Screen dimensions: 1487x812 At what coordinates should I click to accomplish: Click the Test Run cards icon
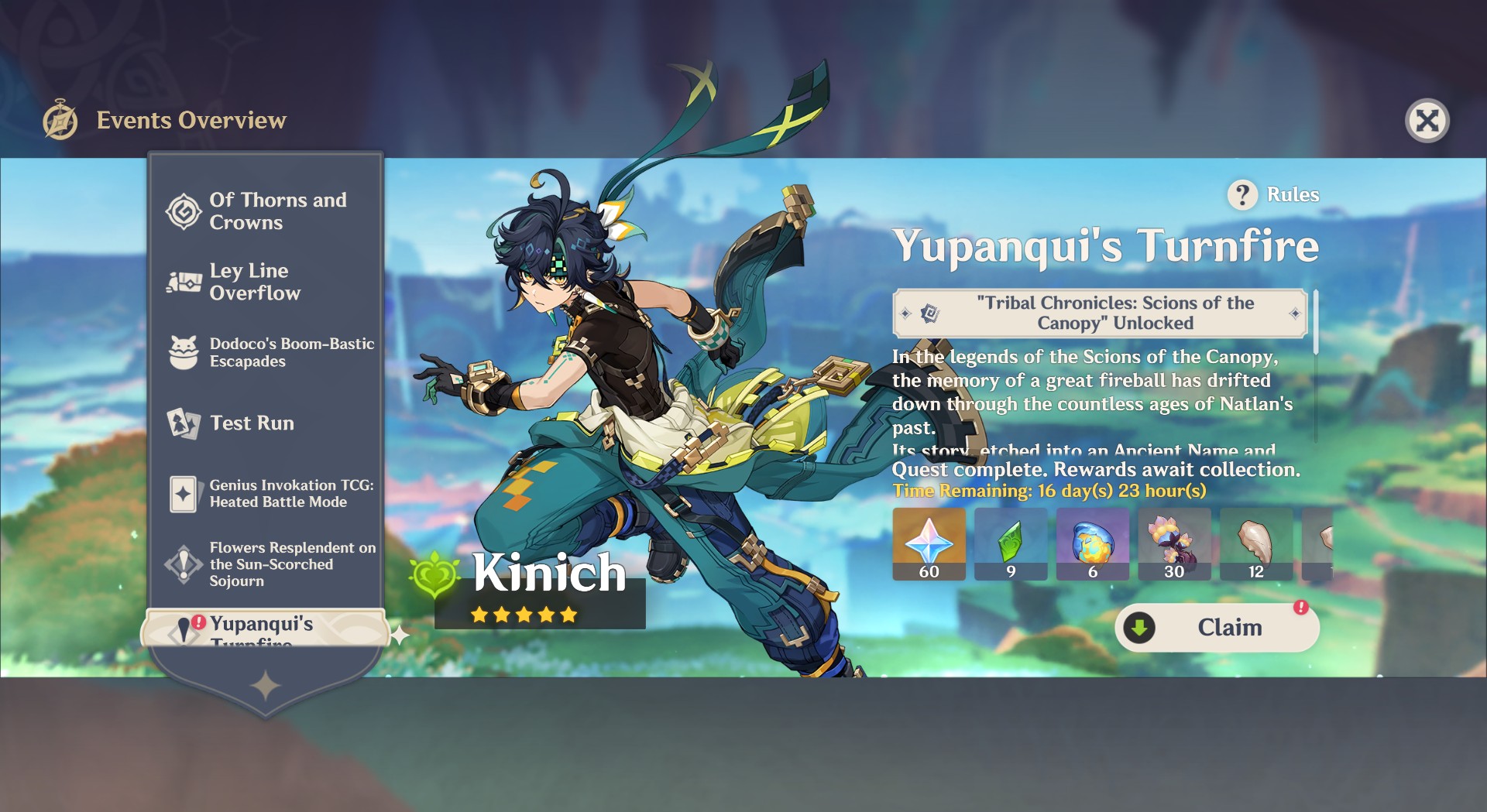(182, 423)
